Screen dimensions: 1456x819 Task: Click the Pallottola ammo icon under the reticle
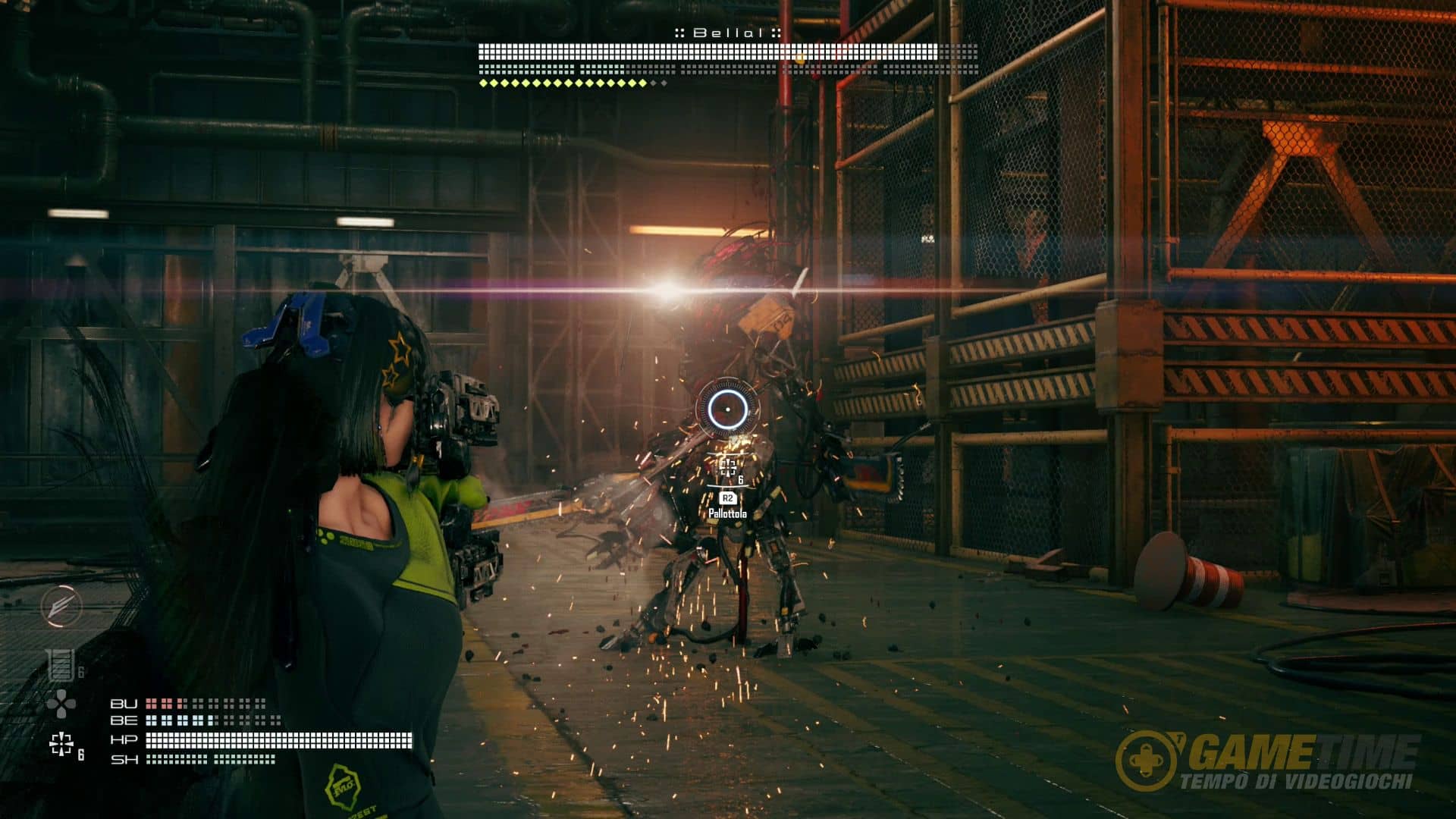click(728, 468)
